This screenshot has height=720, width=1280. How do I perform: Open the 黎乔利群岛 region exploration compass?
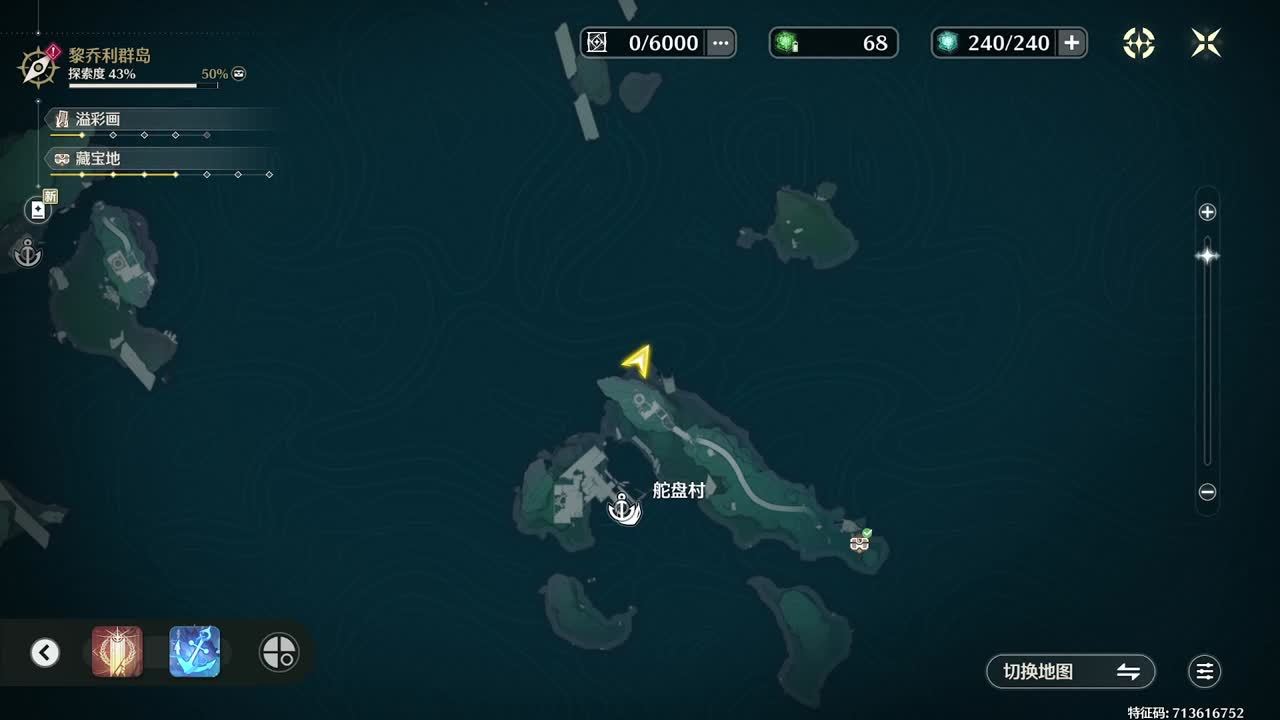(x=38, y=66)
